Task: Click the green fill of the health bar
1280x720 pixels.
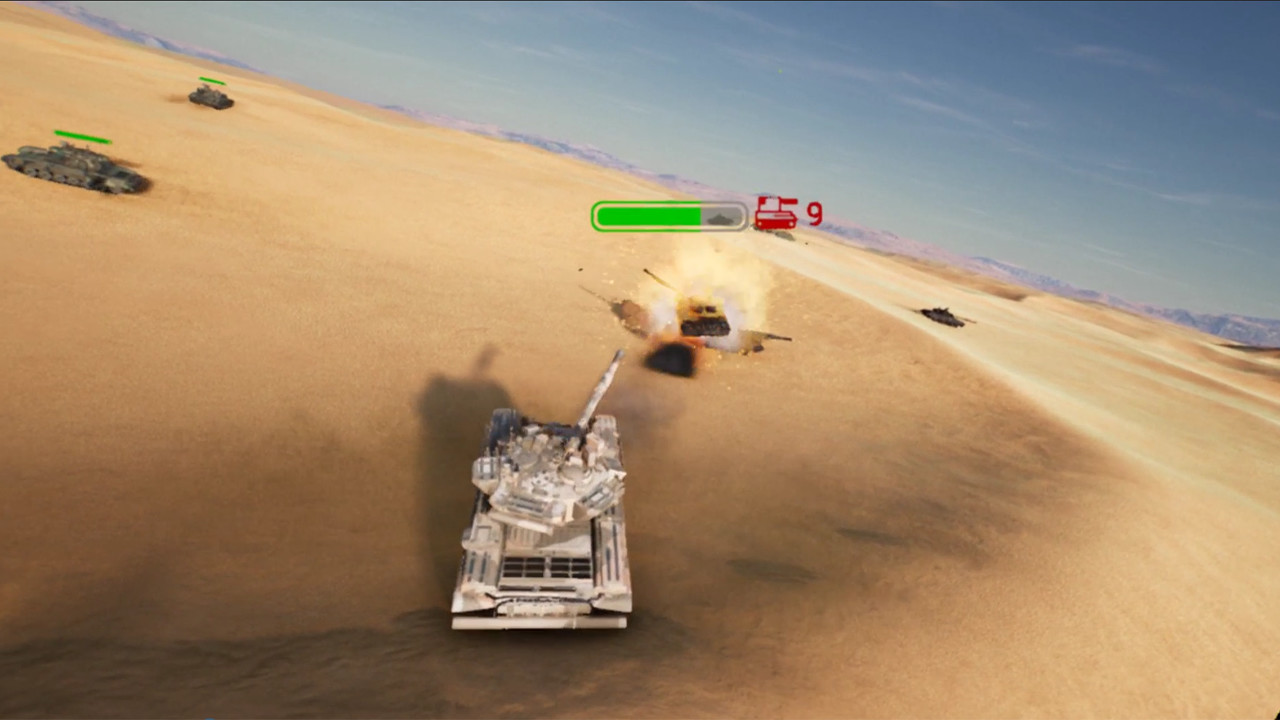Action: 650,214
